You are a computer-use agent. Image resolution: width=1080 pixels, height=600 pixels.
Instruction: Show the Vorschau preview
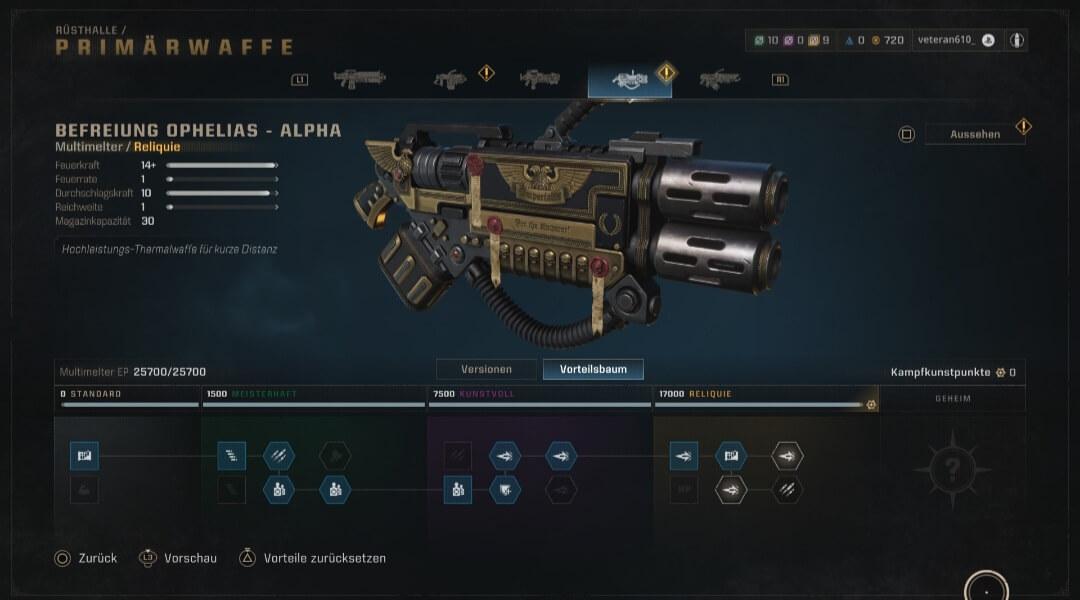coord(178,558)
